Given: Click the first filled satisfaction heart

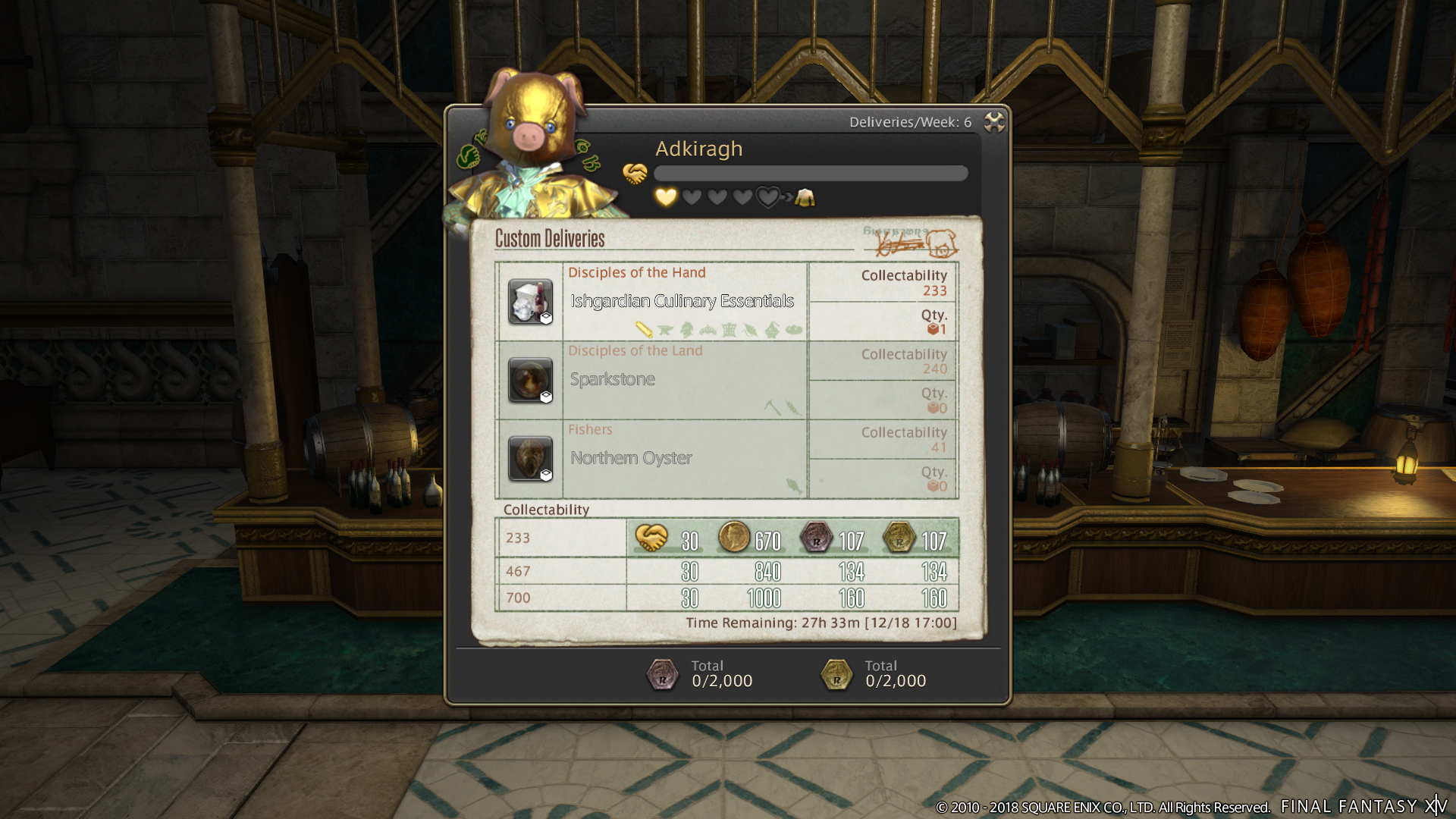Looking at the screenshot, I should [x=666, y=197].
